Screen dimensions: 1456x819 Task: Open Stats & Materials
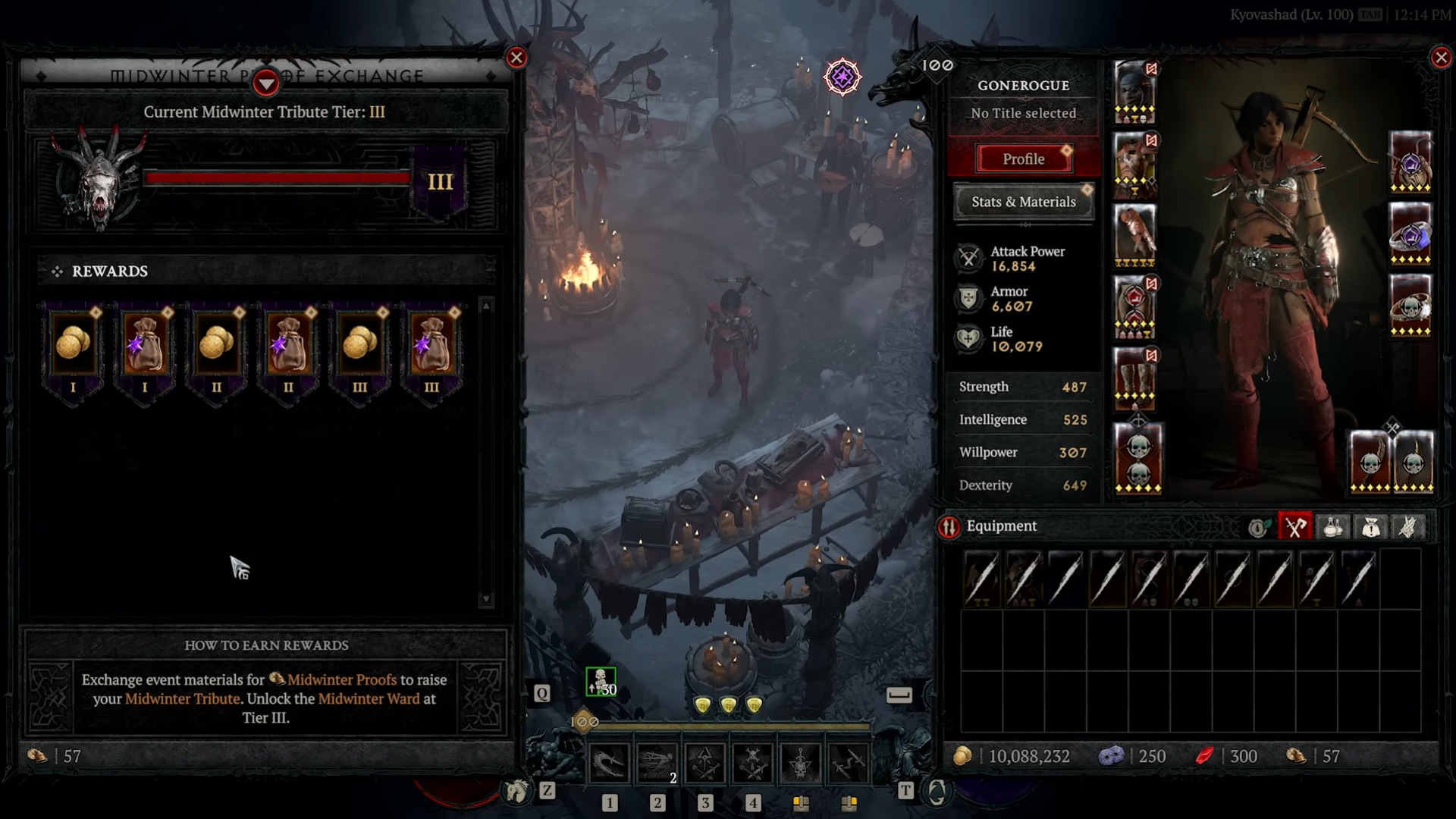coord(1023,202)
